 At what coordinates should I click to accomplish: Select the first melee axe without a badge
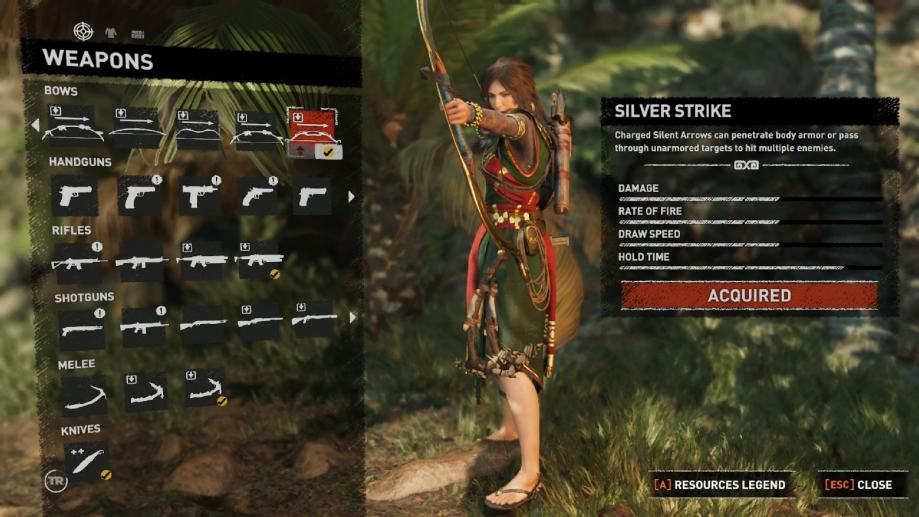click(x=84, y=394)
